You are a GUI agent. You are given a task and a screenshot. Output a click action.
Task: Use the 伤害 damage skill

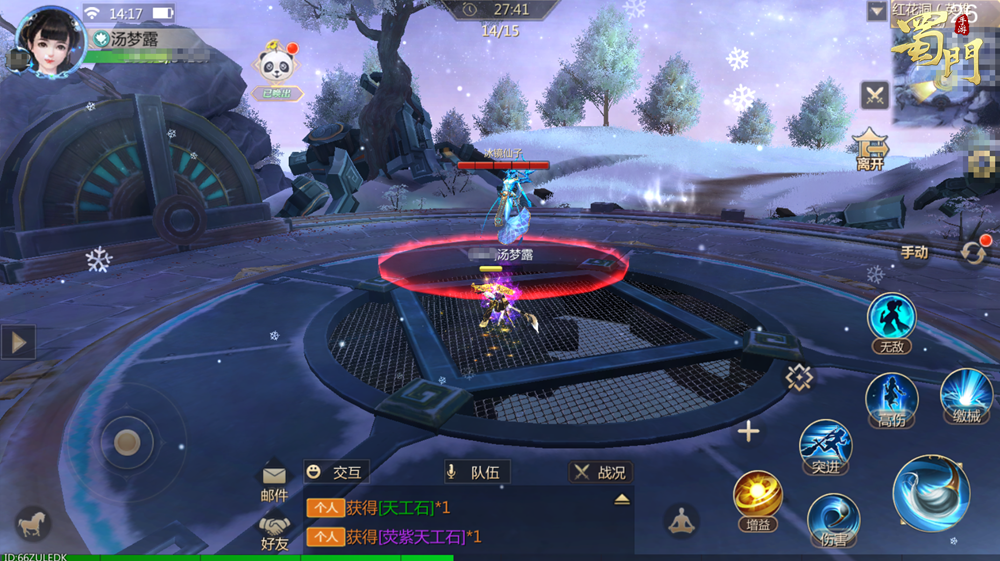833,519
